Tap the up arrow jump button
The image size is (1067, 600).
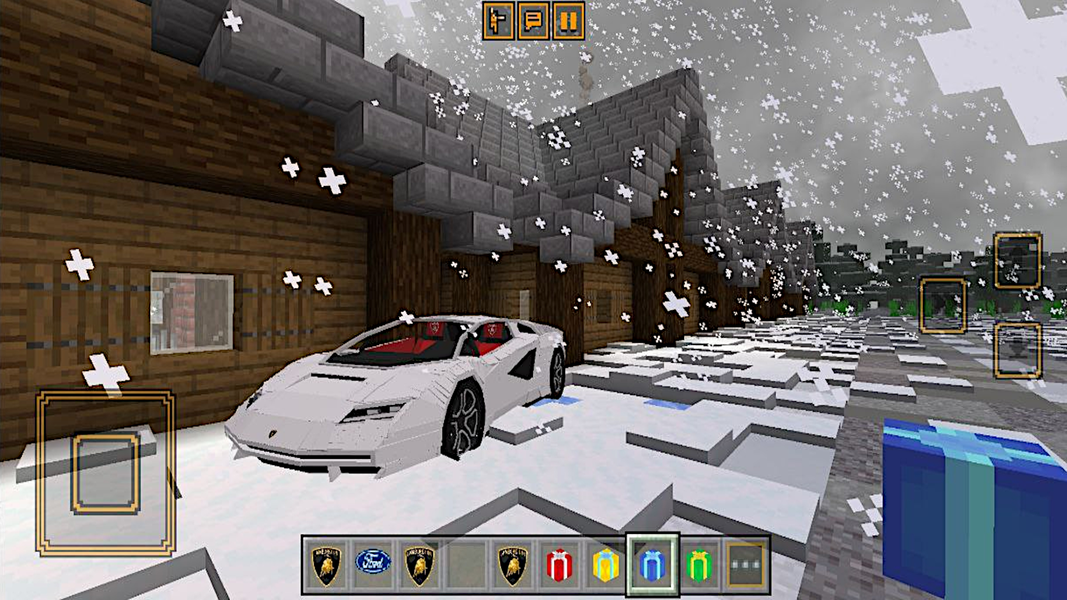coord(1017,260)
